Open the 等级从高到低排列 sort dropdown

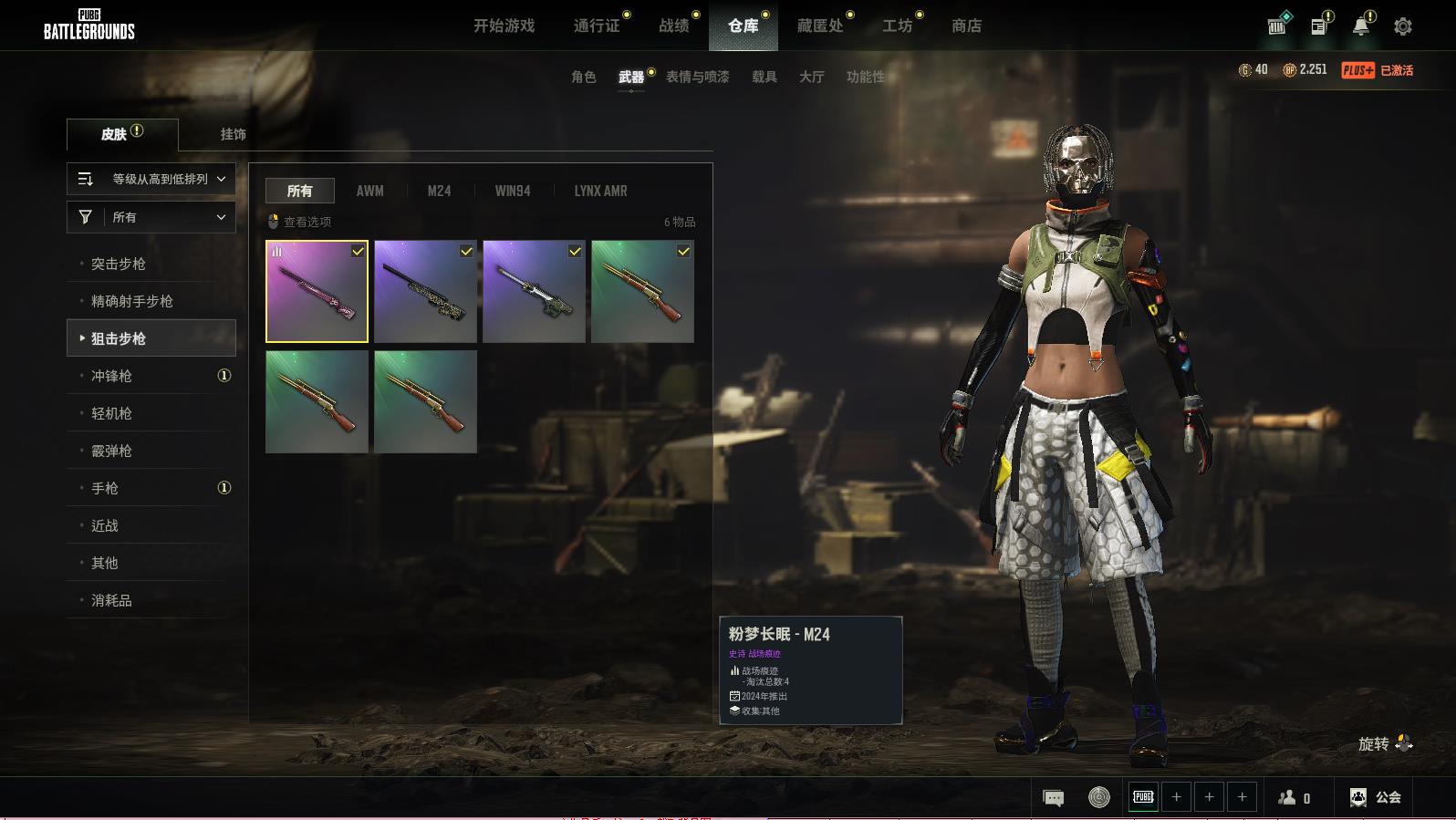click(x=151, y=179)
